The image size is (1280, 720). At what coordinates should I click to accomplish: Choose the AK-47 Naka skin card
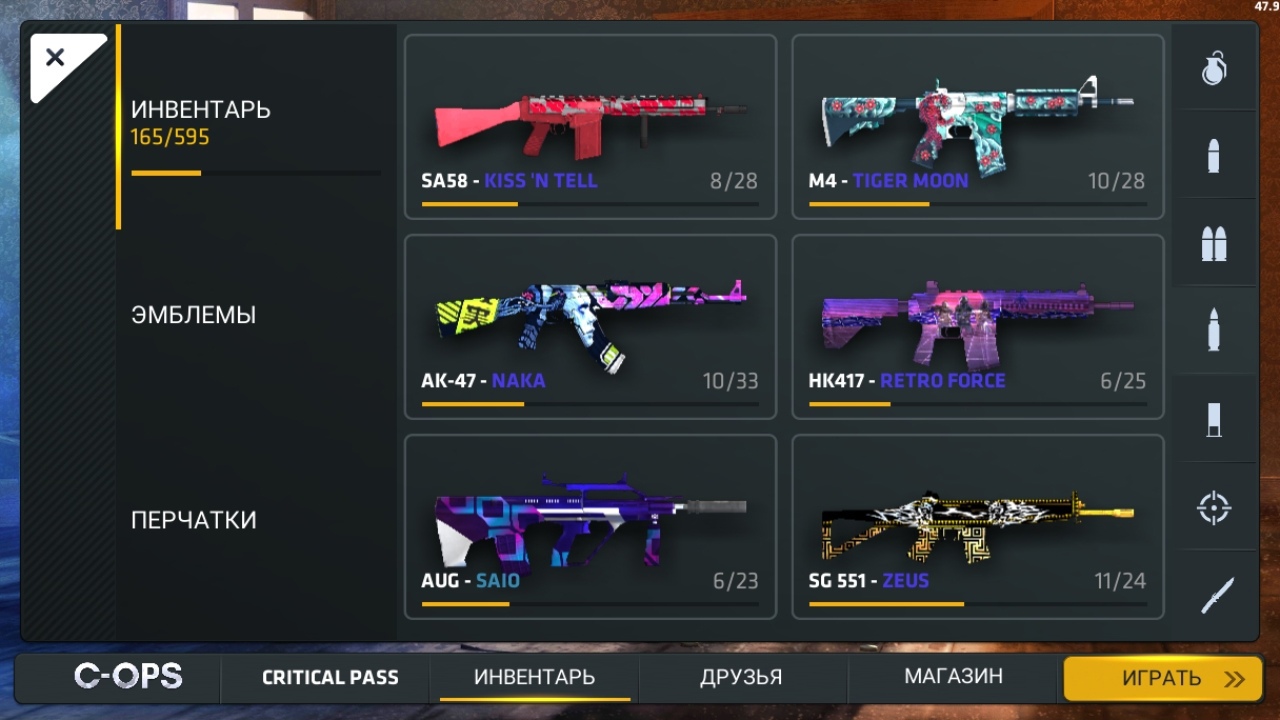click(x=590, y=327)
